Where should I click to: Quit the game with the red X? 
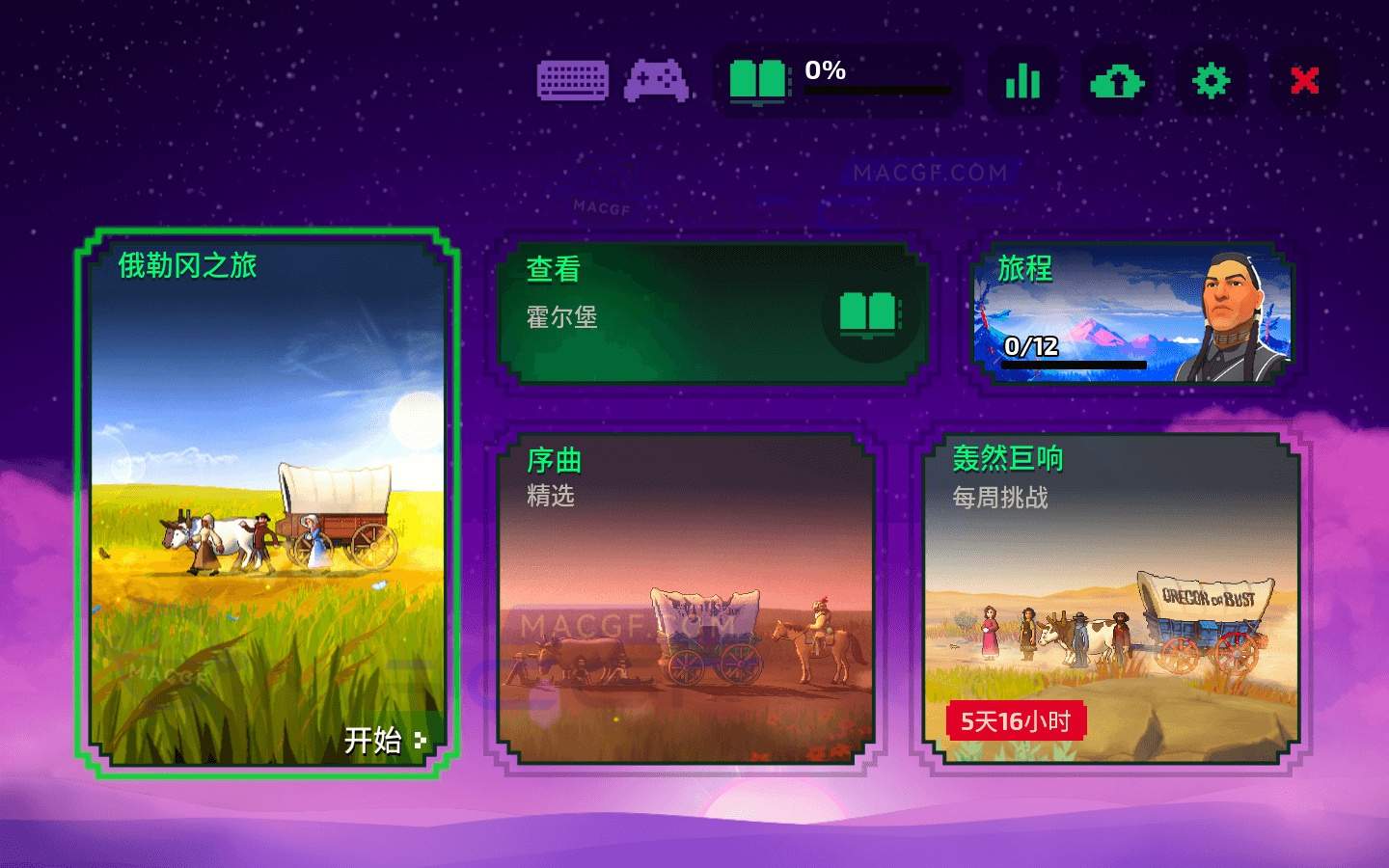(x=1304, y=82)
